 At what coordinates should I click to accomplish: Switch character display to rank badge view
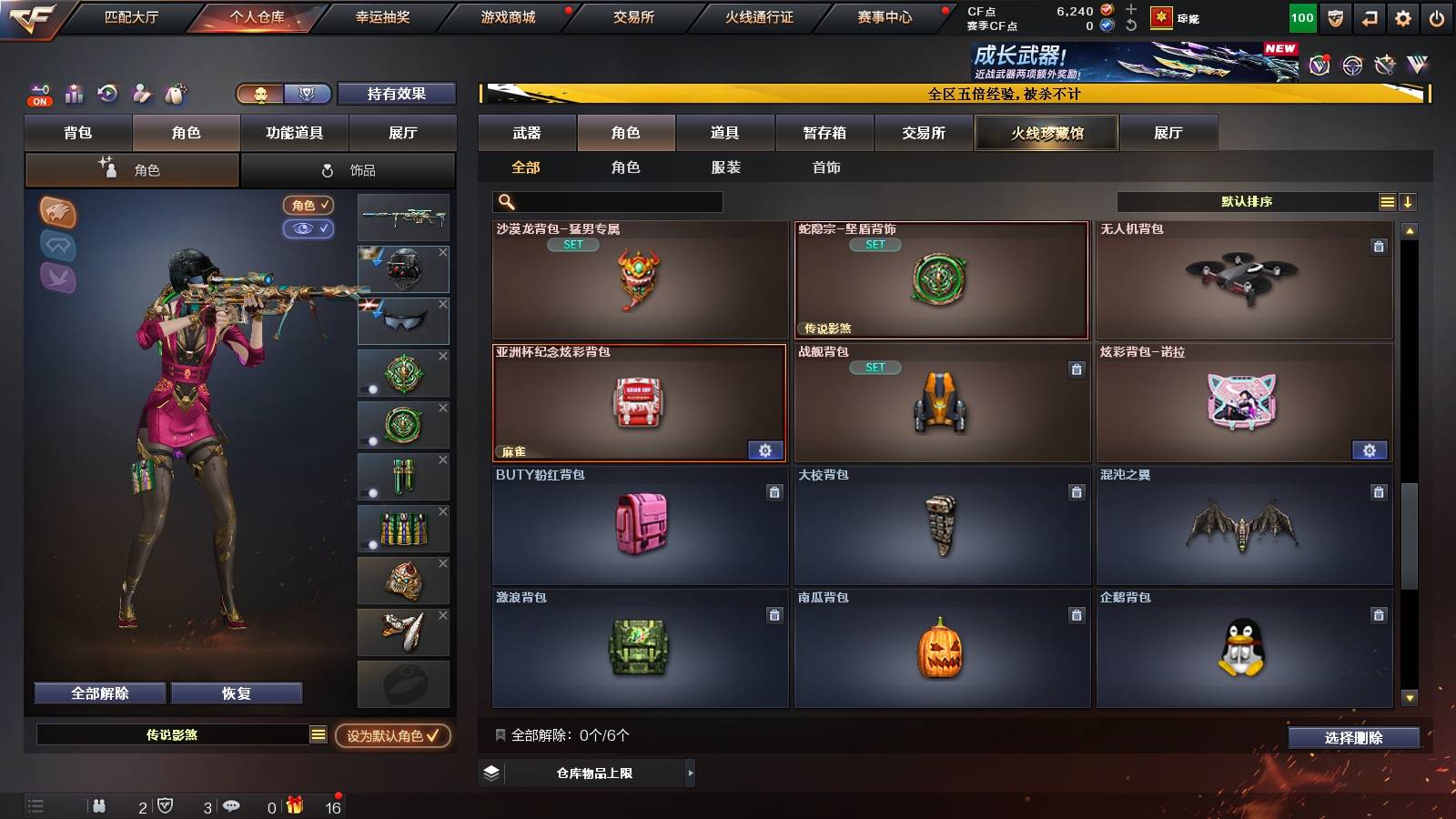click(x=308, y=93)
